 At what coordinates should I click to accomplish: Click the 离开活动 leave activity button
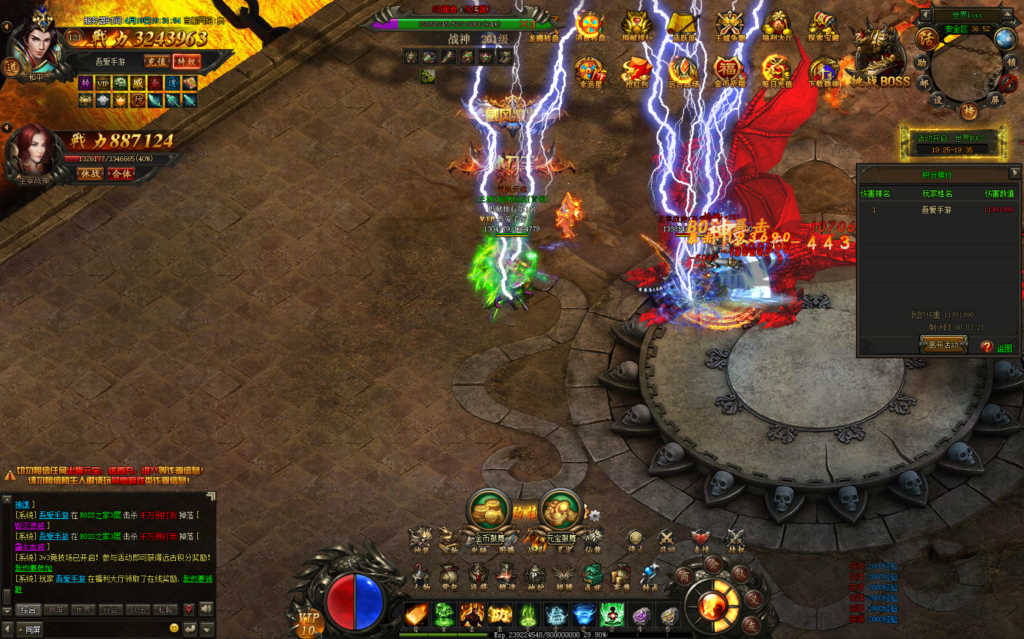942,344
